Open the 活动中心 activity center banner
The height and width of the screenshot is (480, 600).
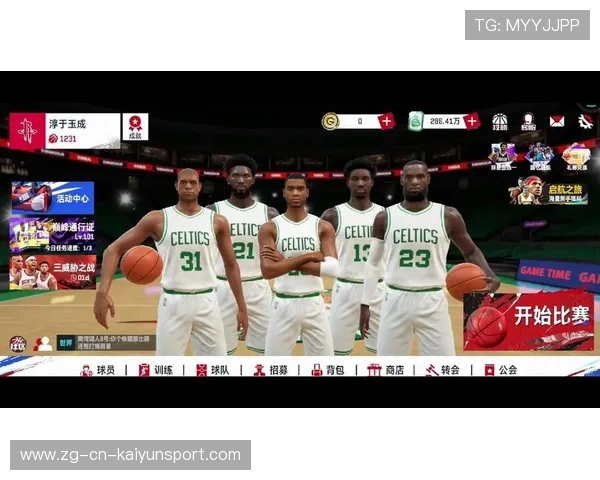click(53, 197)
